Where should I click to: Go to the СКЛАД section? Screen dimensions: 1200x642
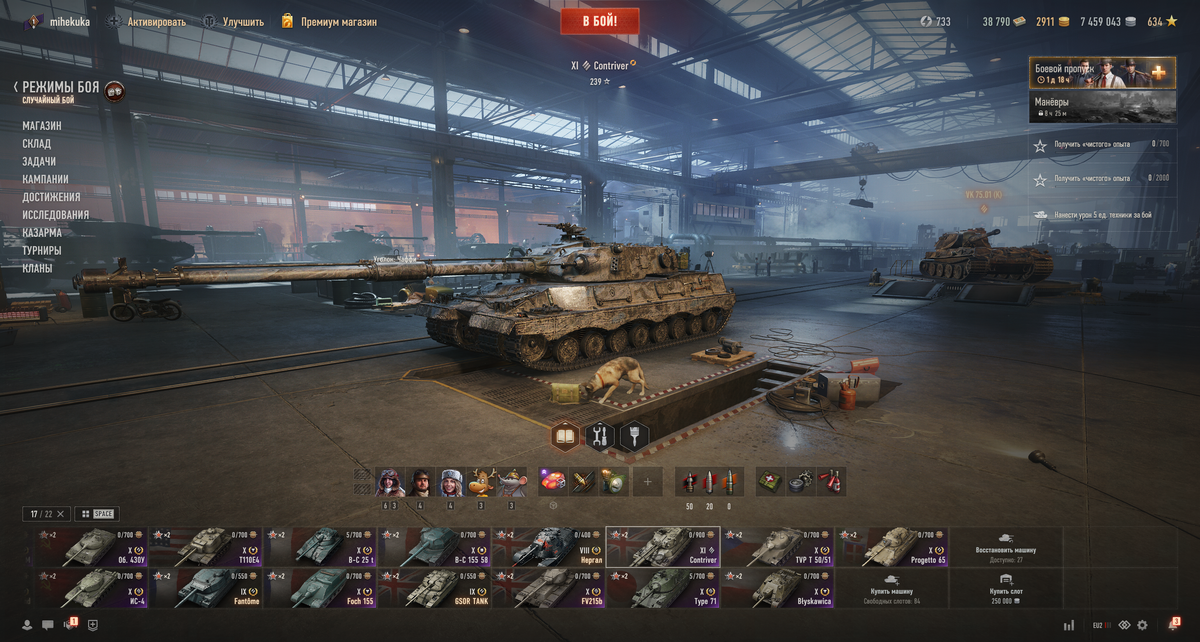click(37, 144)
